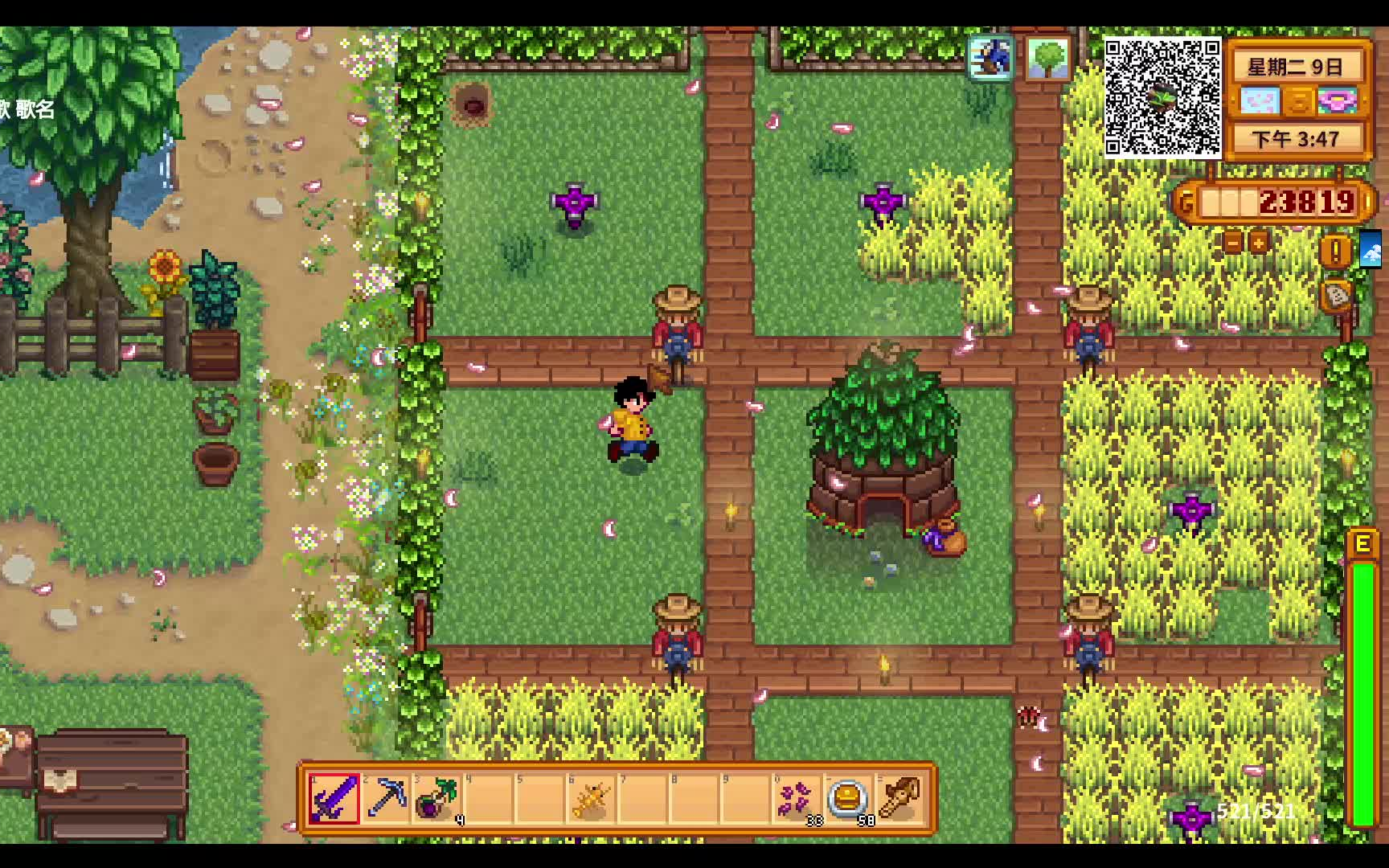Select the golden item in slot 6
This screenshot has width=1389, height=868.
pyautogui.click(x=592, y=798)
